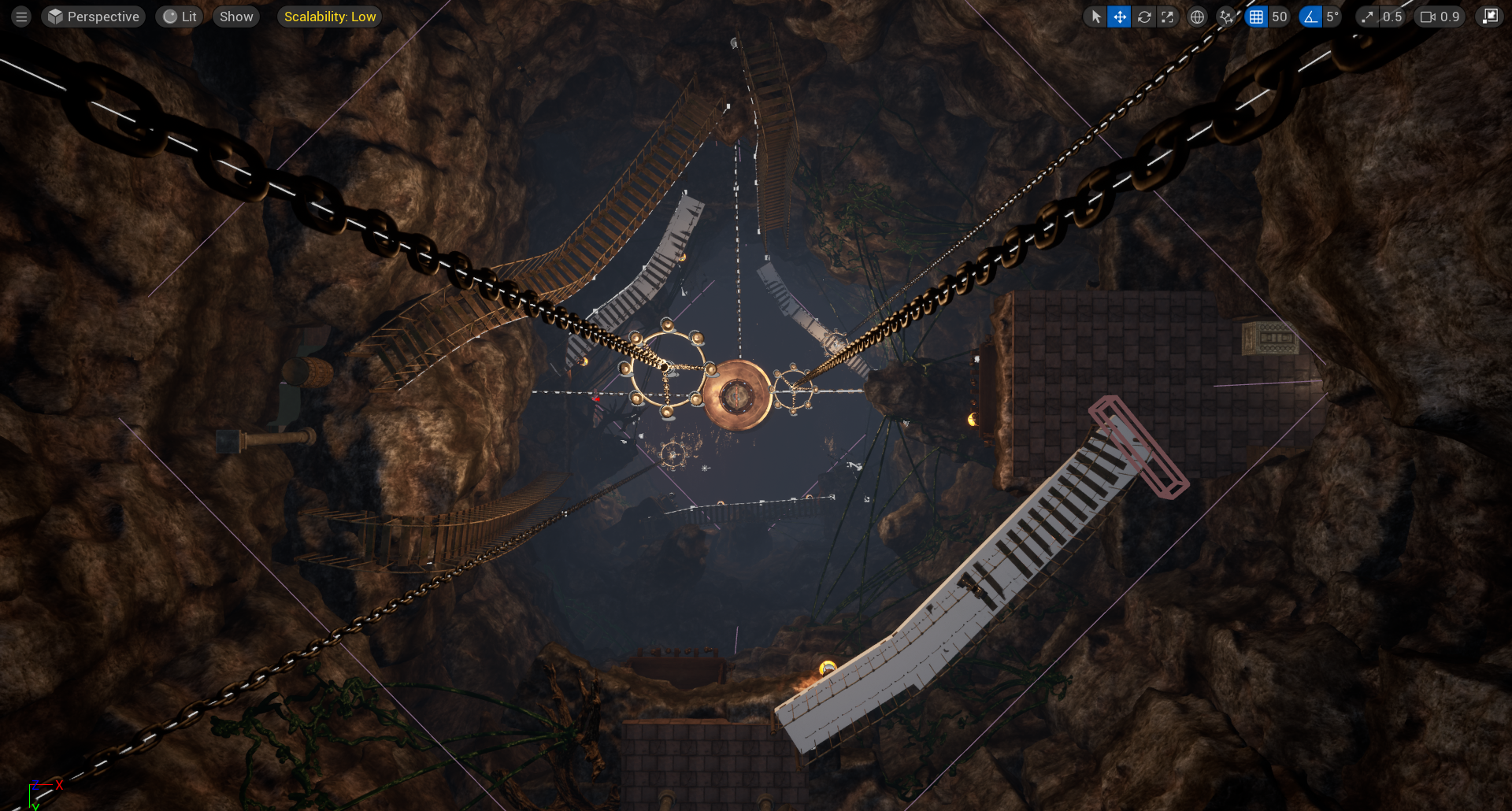The image size is (1512, 811).
Task: Open the 5° rotation snap dropdown
Action: (x=1332, y=17)
